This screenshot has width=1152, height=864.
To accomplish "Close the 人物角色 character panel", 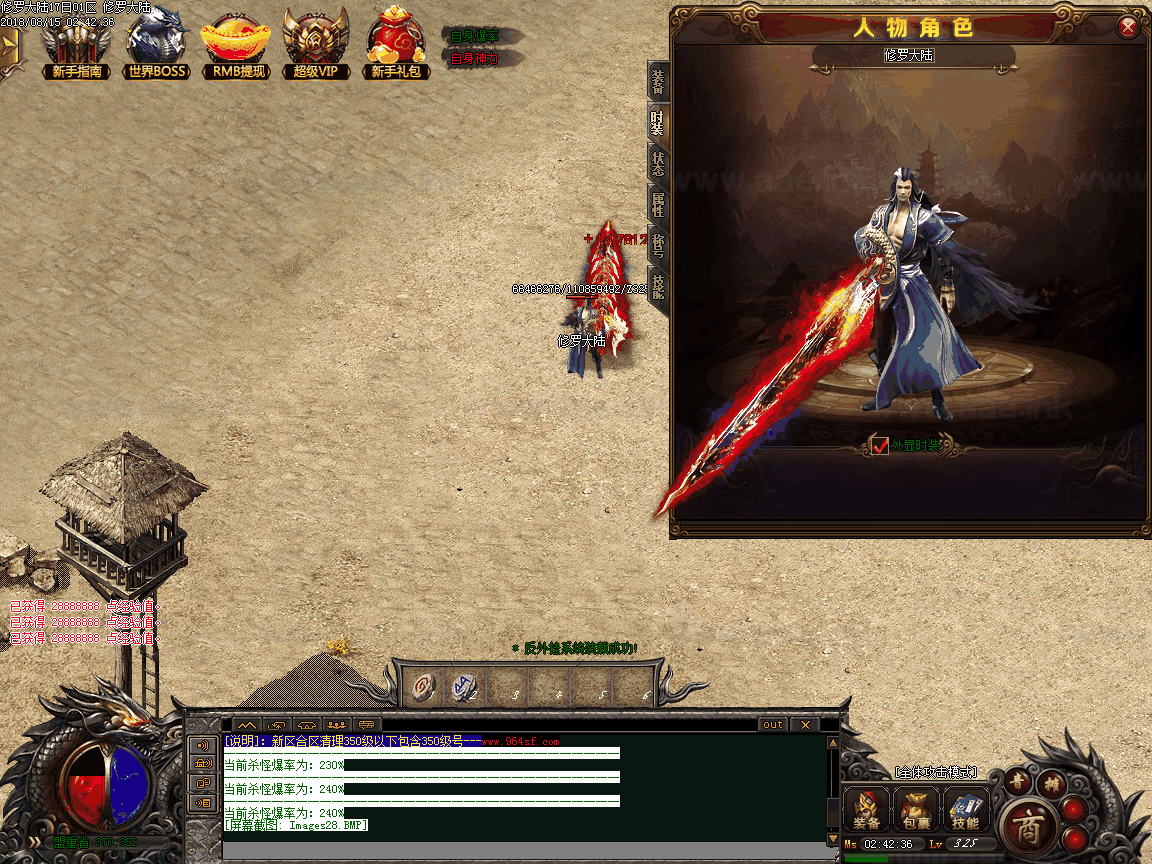I will click(1128, 27).
